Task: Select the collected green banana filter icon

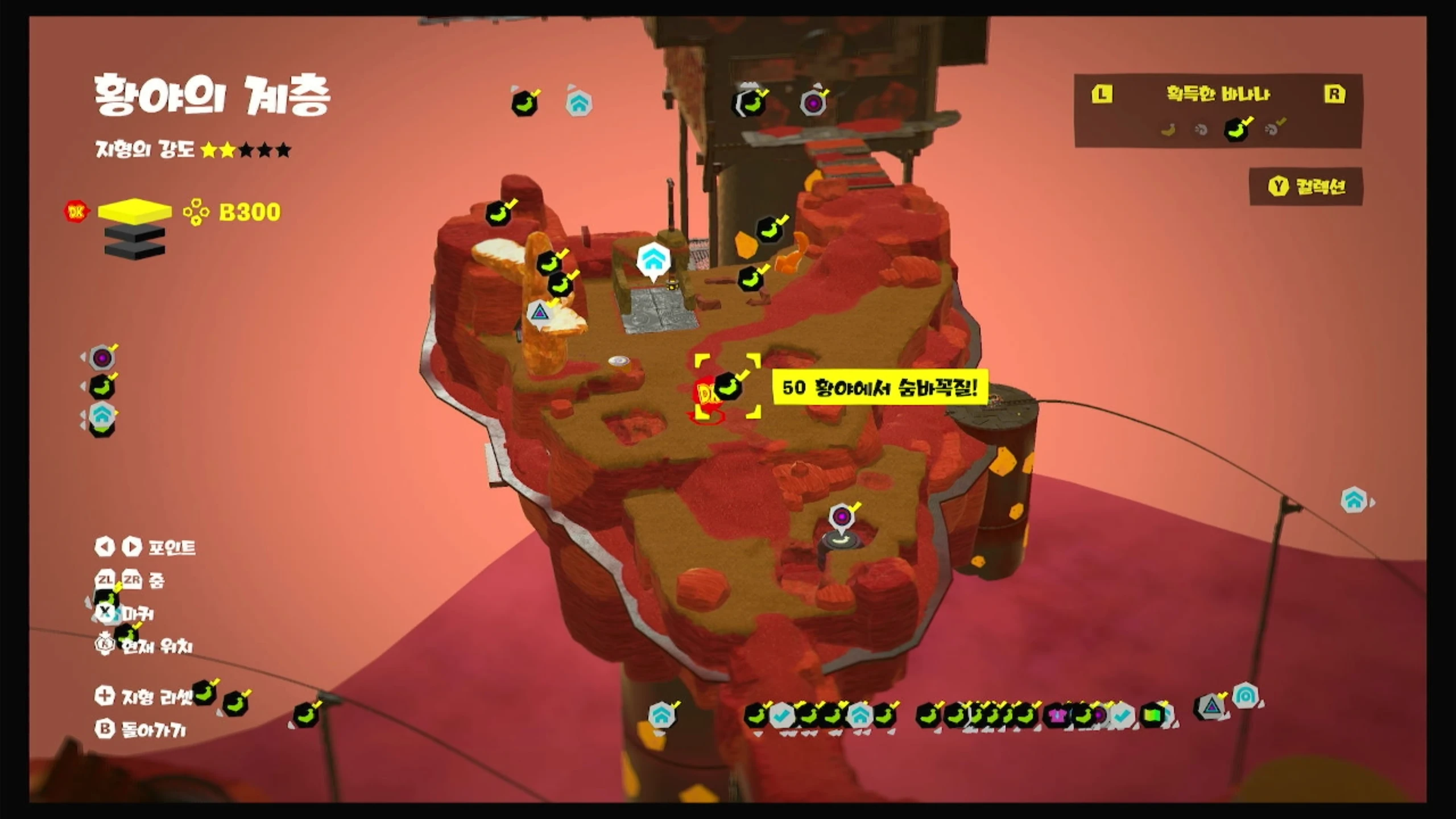Action: click(1236, 130)
